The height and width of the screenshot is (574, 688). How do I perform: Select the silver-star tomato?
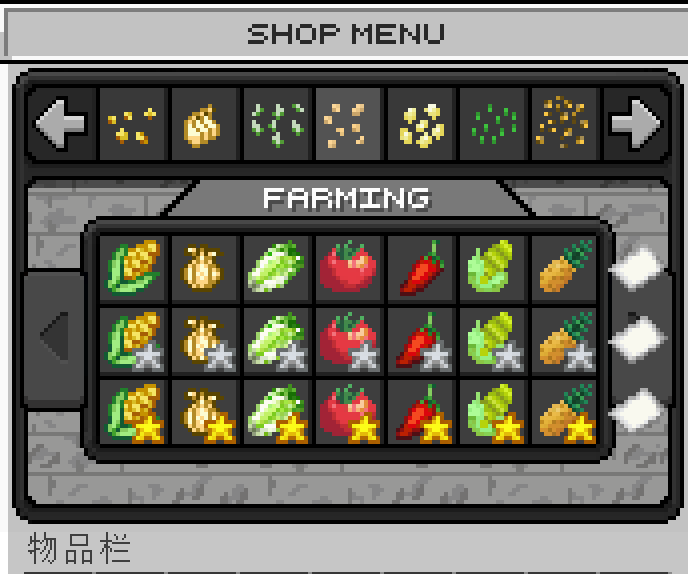[x=348, y=340]
